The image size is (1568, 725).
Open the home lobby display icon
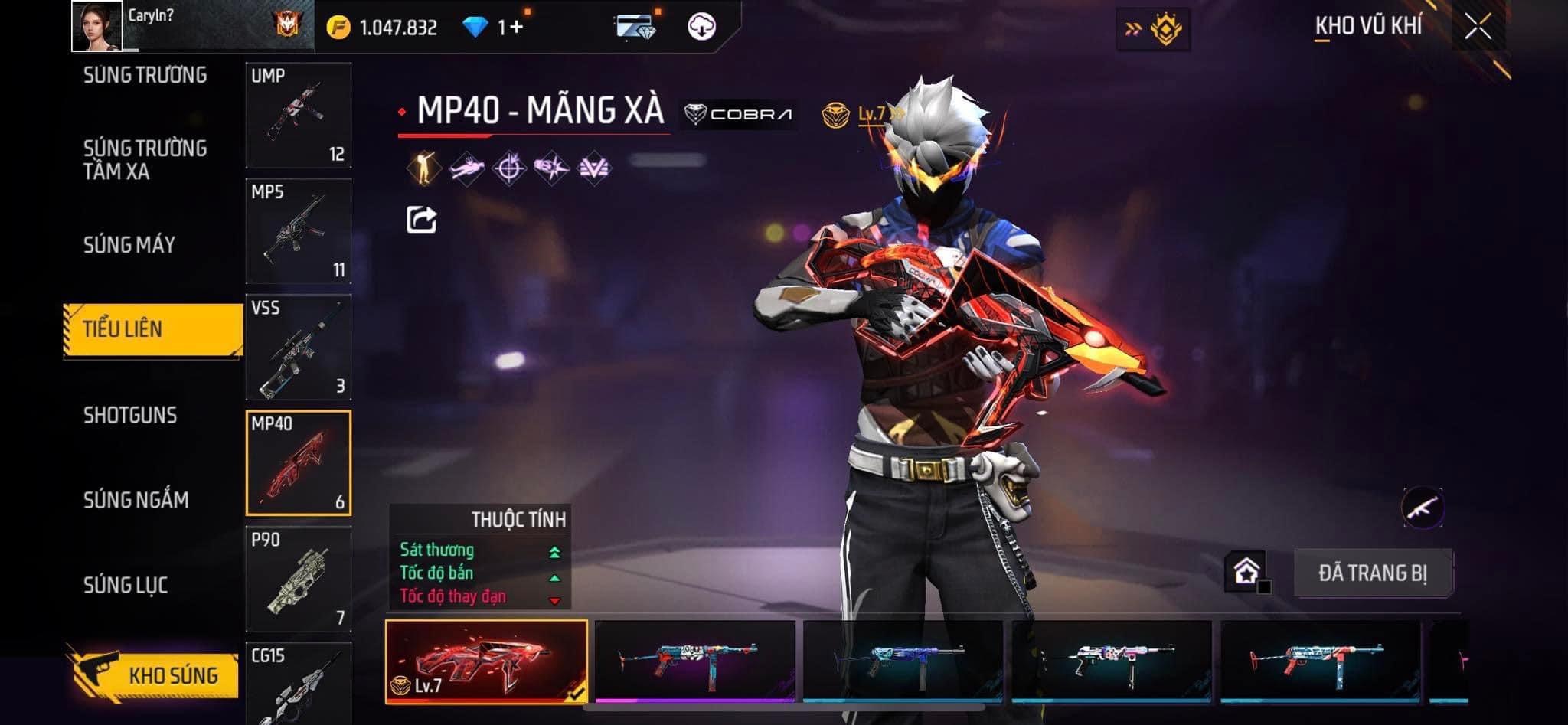coord(1246,571)
